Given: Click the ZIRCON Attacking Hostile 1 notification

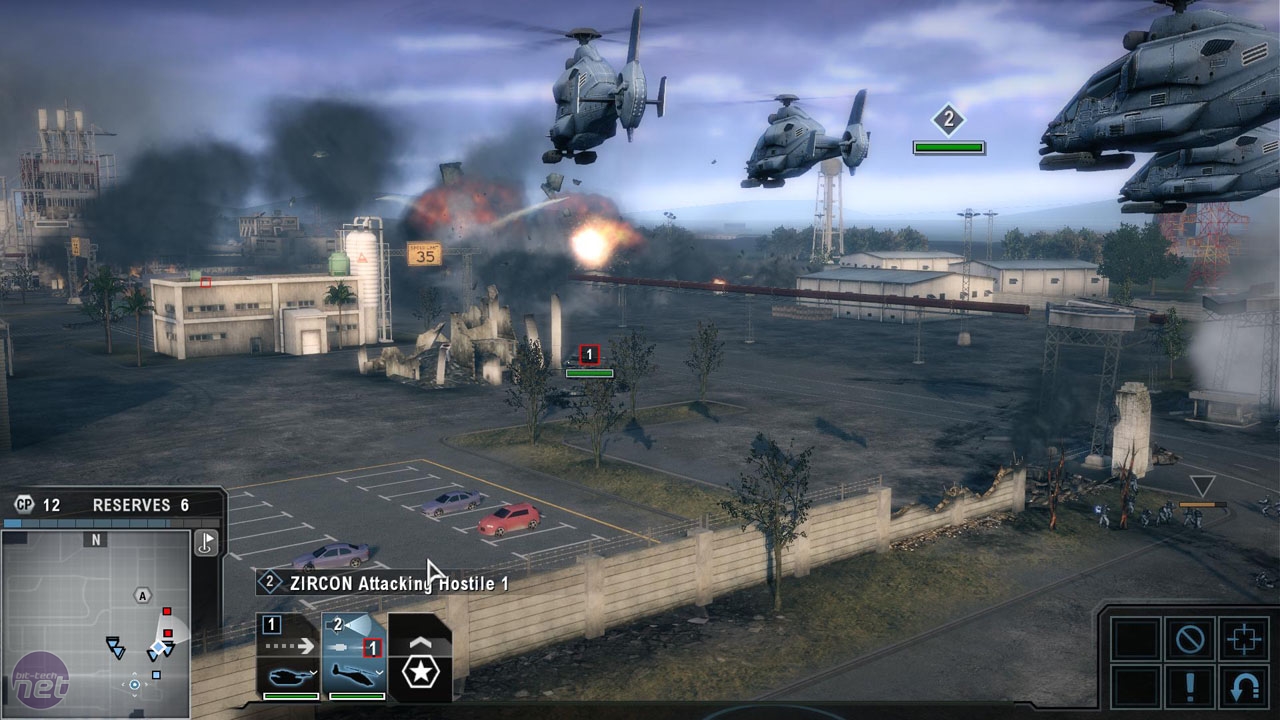Looking at the screenshot, I should point(380,582).
